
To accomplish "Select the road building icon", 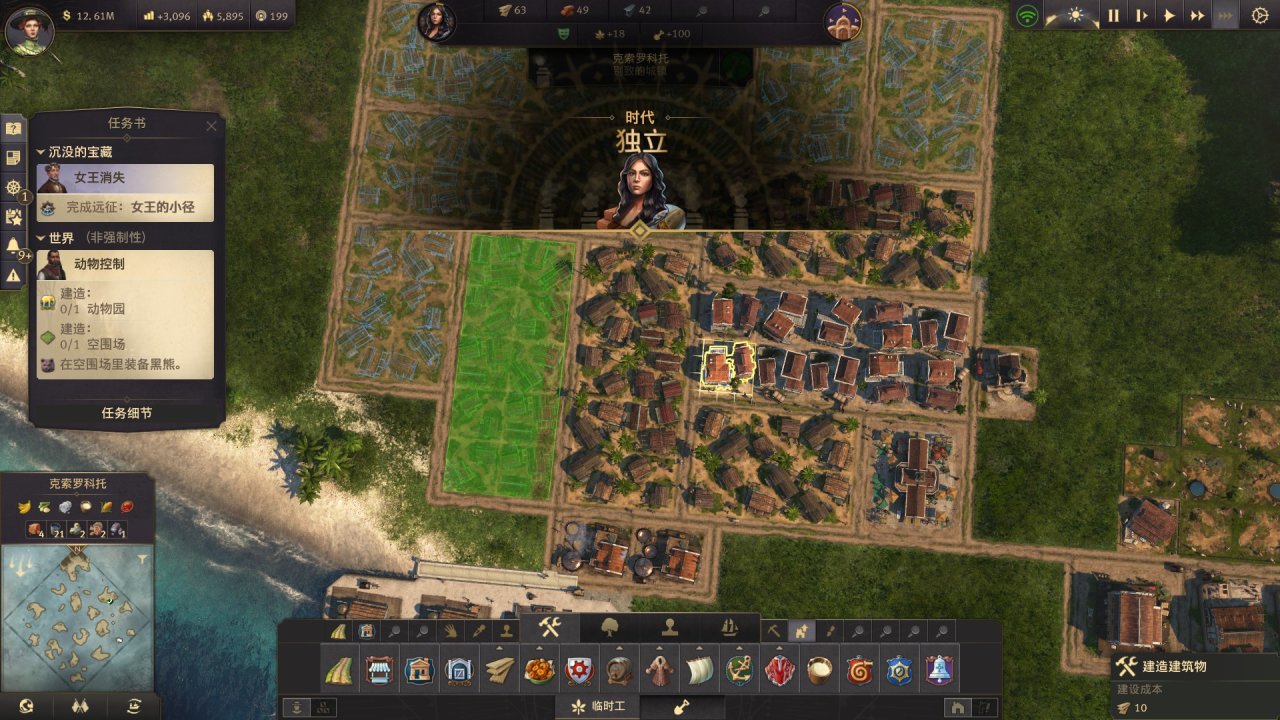I will (340, 669).
